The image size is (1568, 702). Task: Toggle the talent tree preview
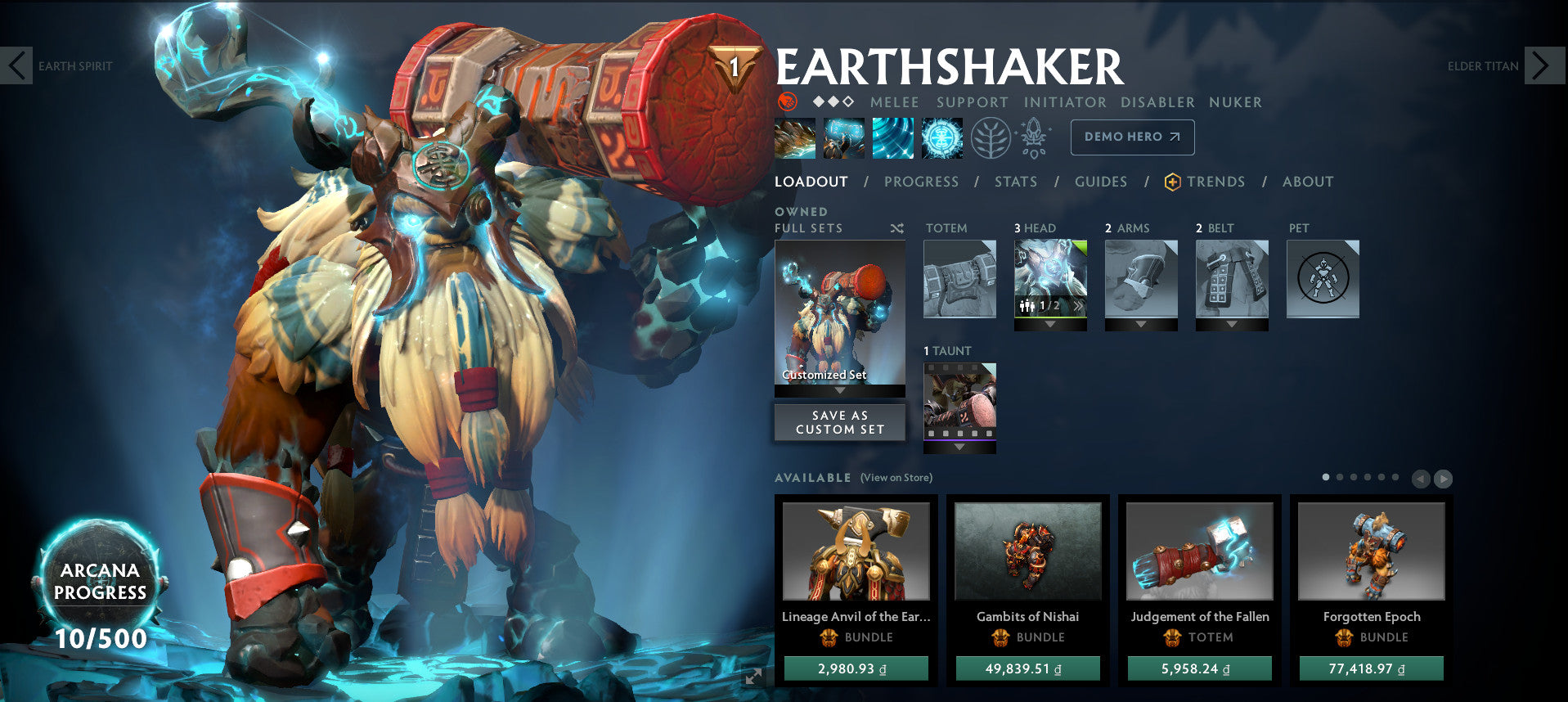(992, 137)
